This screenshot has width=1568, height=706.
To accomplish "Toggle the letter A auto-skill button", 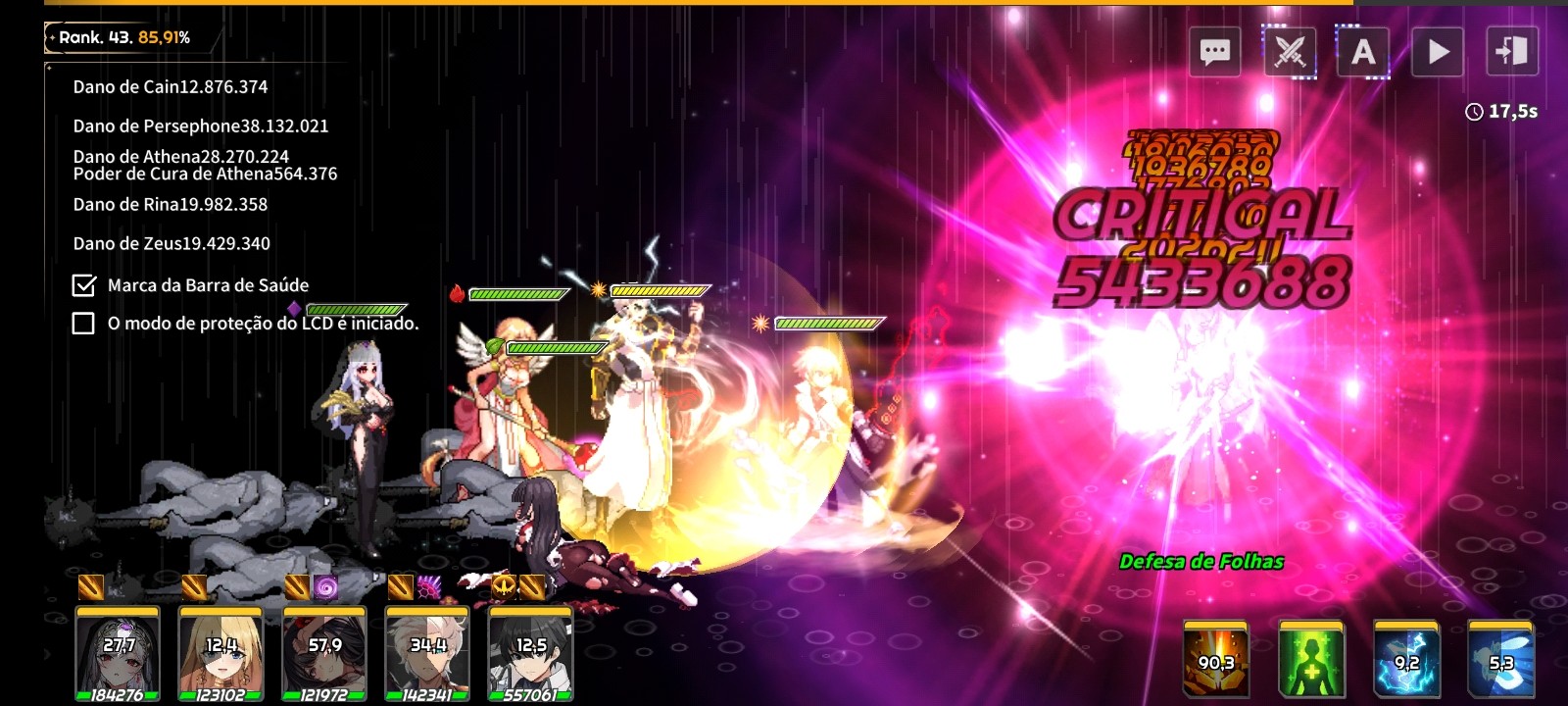I will coord(1363,51).
